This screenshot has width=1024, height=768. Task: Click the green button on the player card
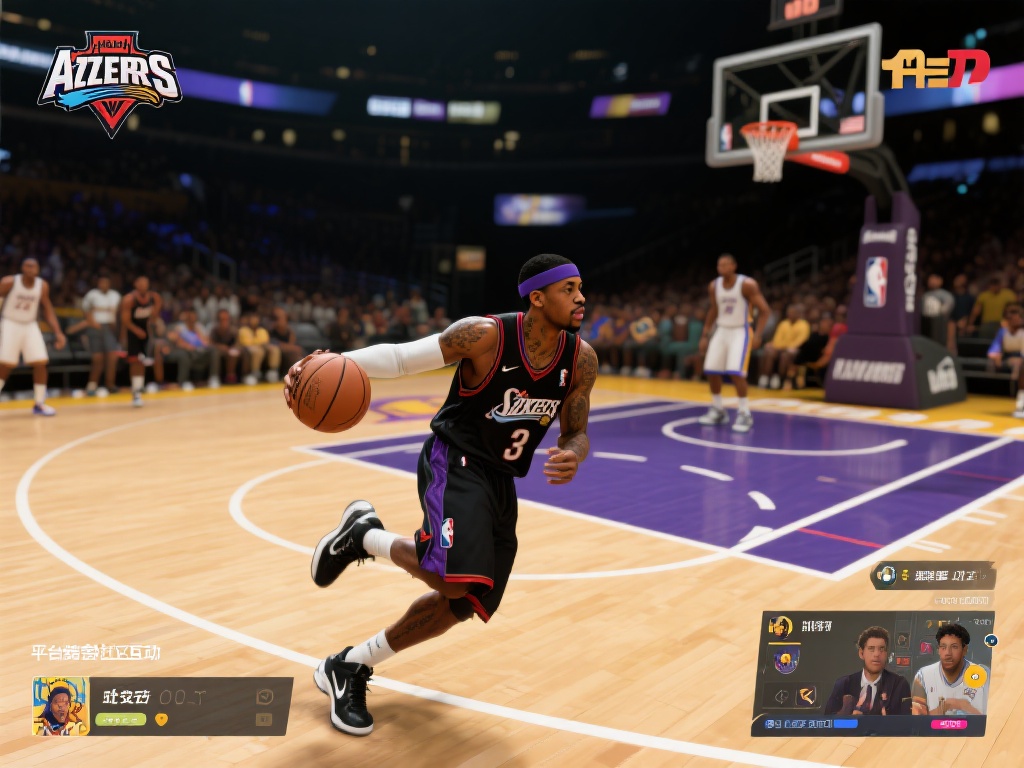pos(120,719)
